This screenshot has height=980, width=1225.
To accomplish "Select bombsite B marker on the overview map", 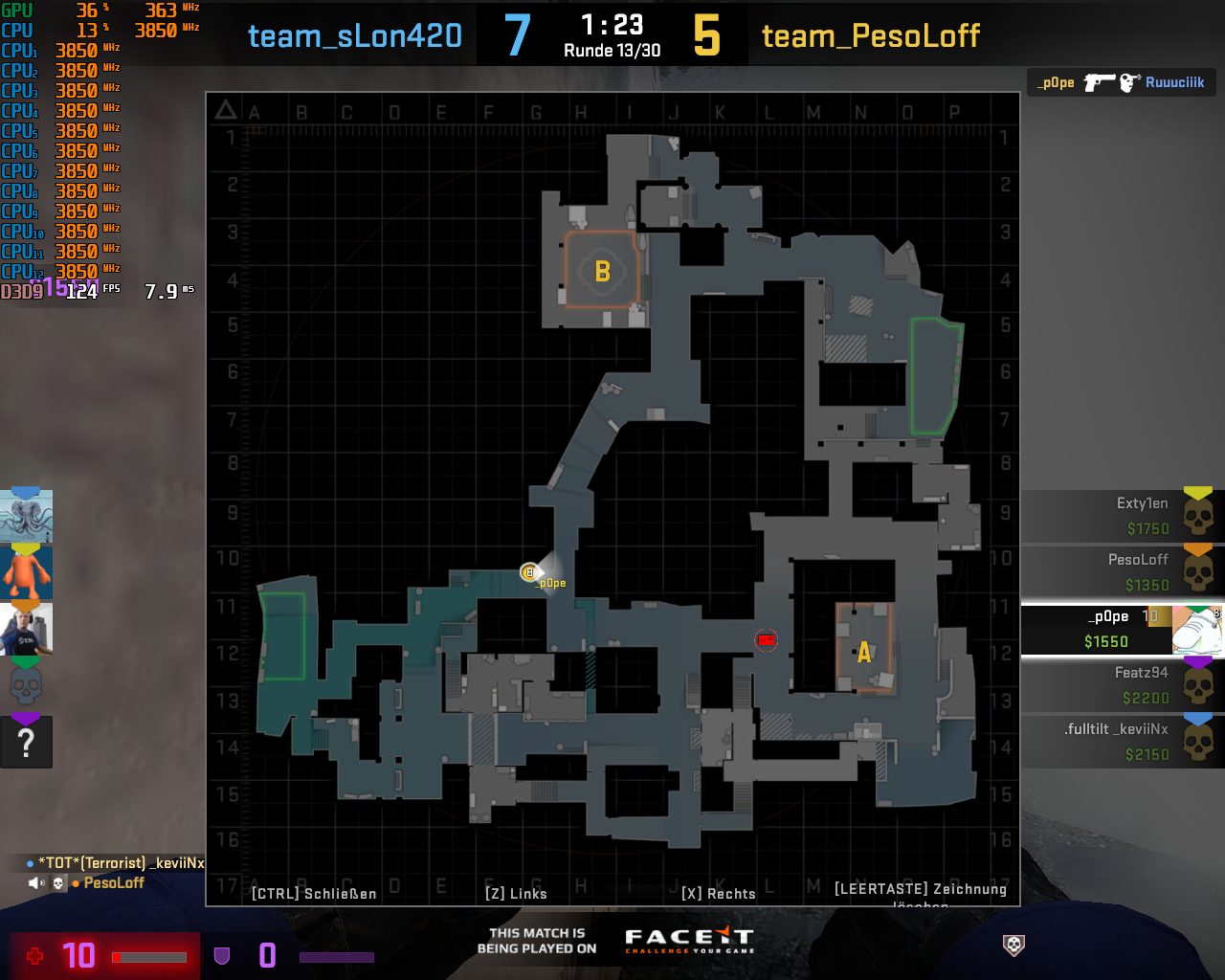I will coord(601,272).
